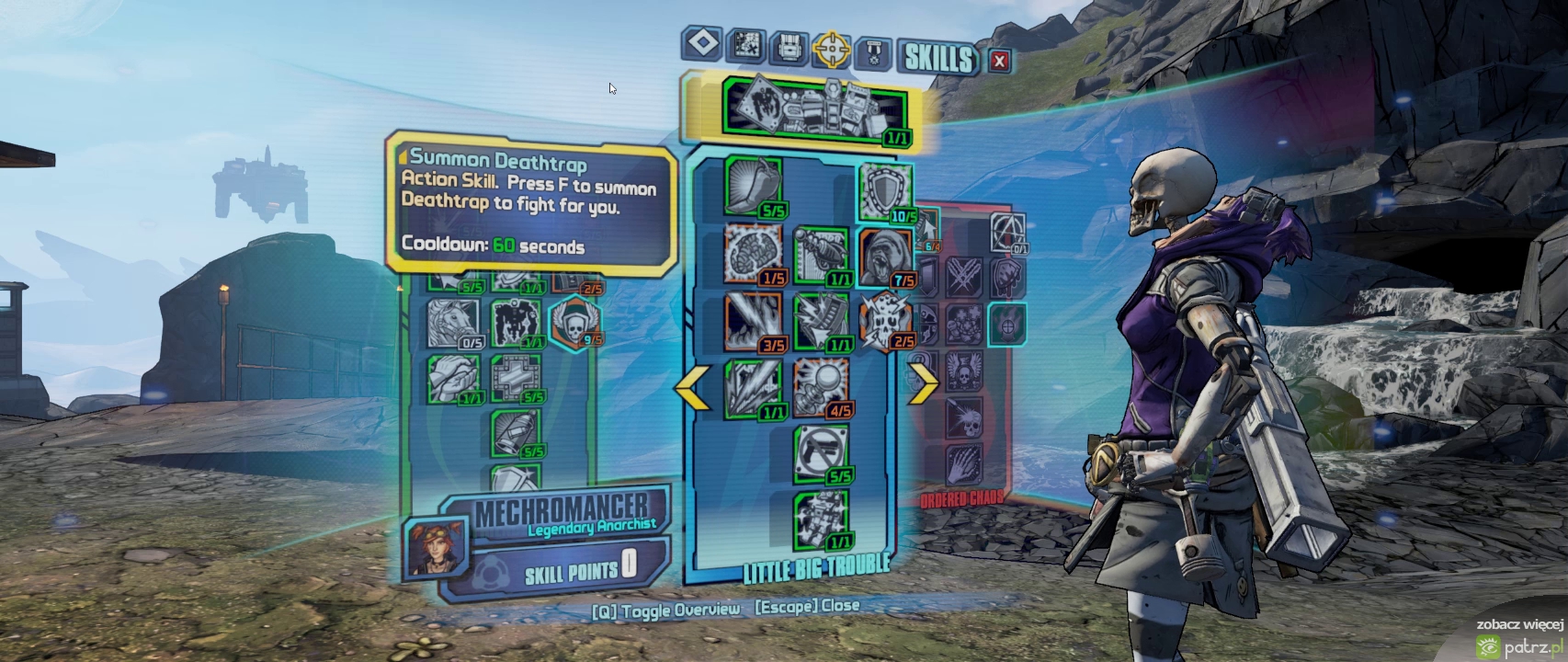Open the diamond missions tab
The width and height of the screenshot is (1568, 662).
[x=702, y=43]
